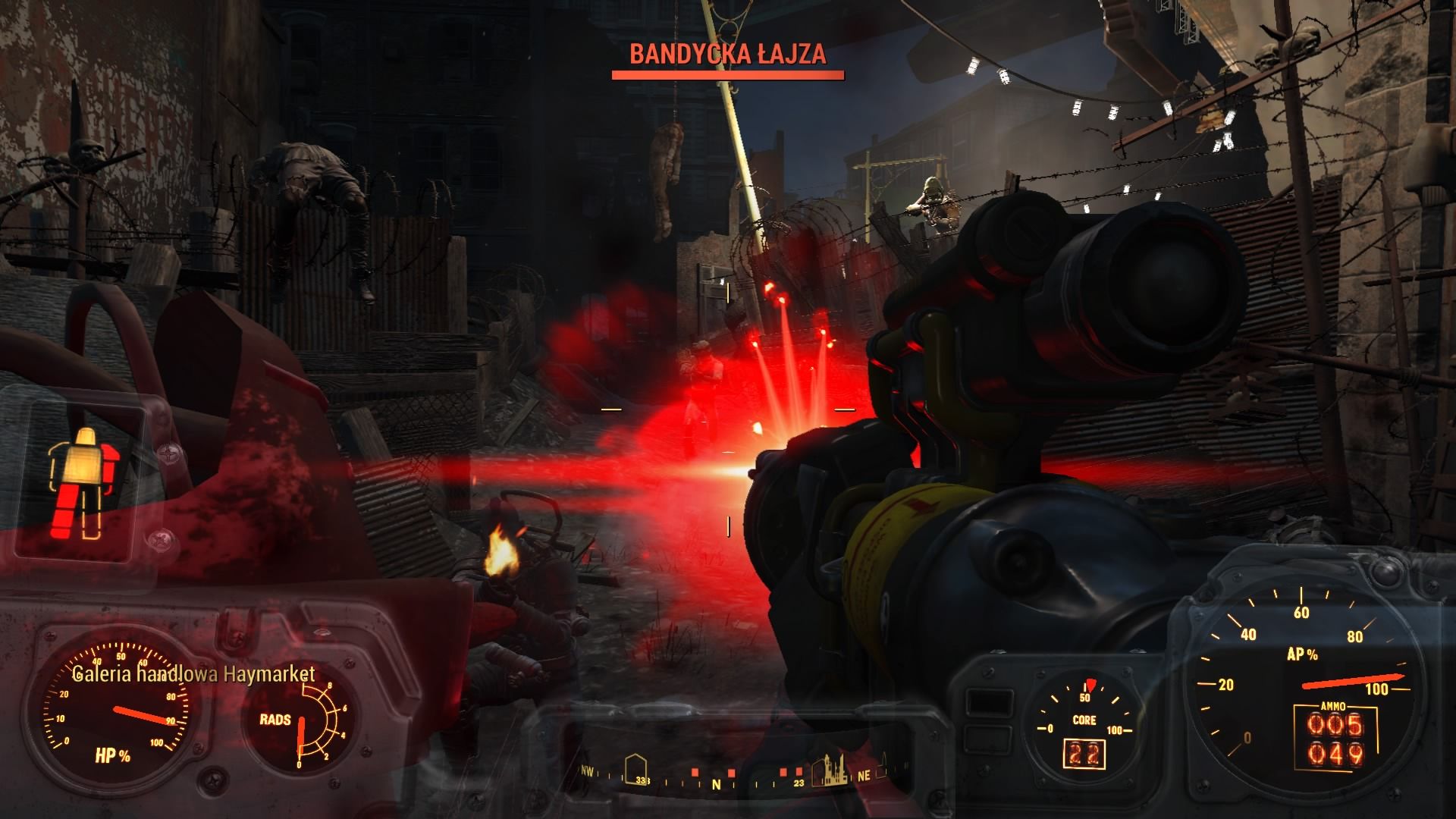Click the power armor head indicator
1456x819 pixels.
pyautogui.click(x=86, y=436)
